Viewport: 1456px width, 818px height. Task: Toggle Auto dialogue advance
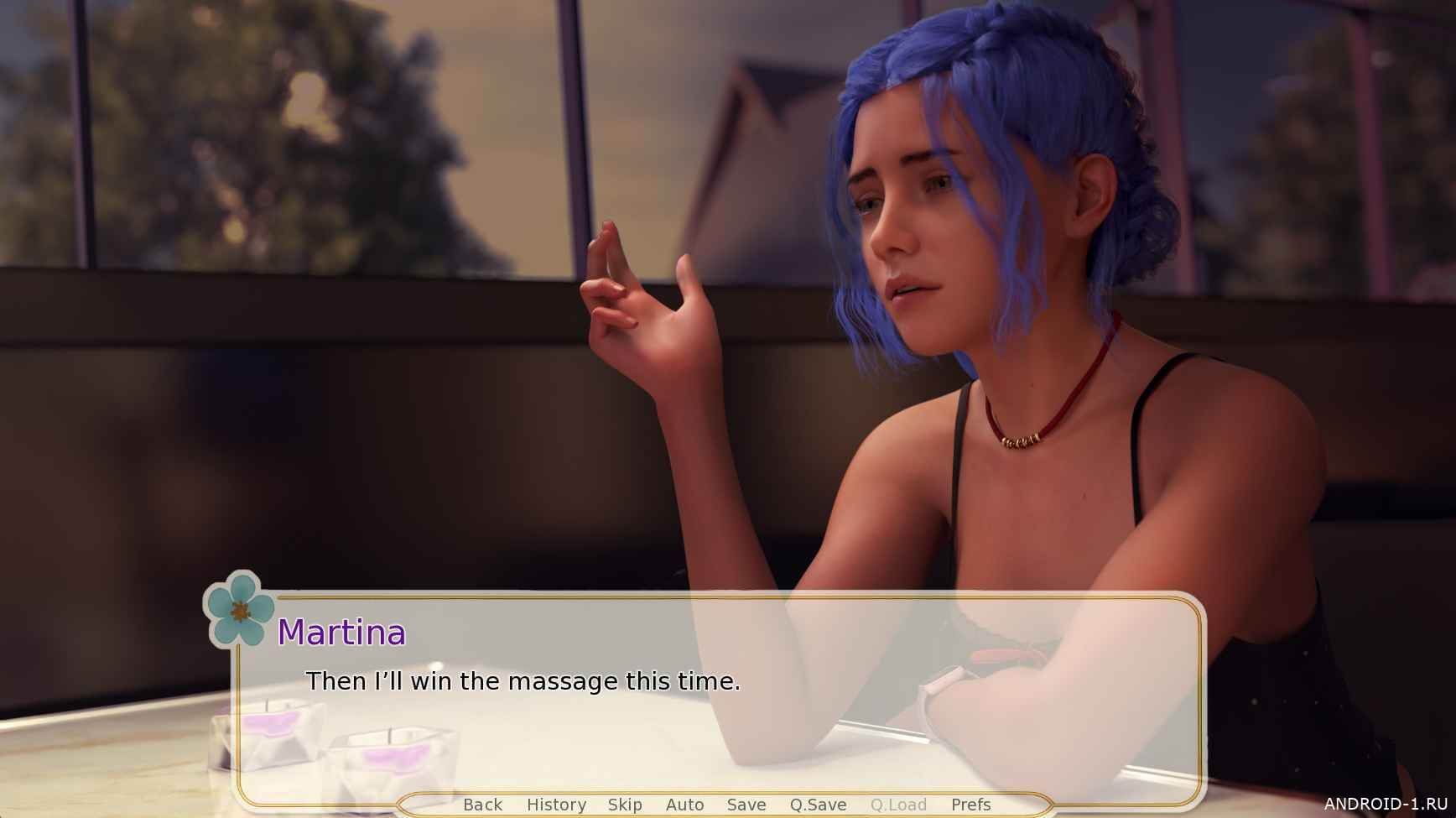(684, 805)
